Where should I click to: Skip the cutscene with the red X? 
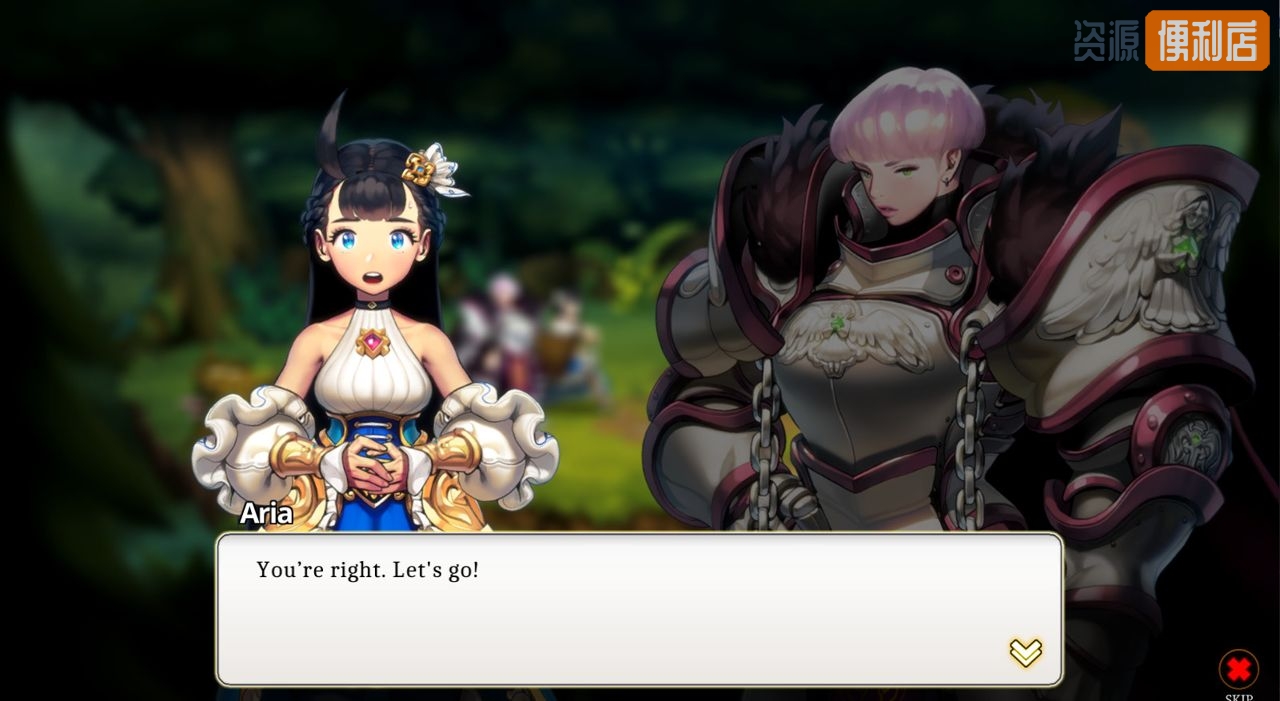(x=1238, y=669)
